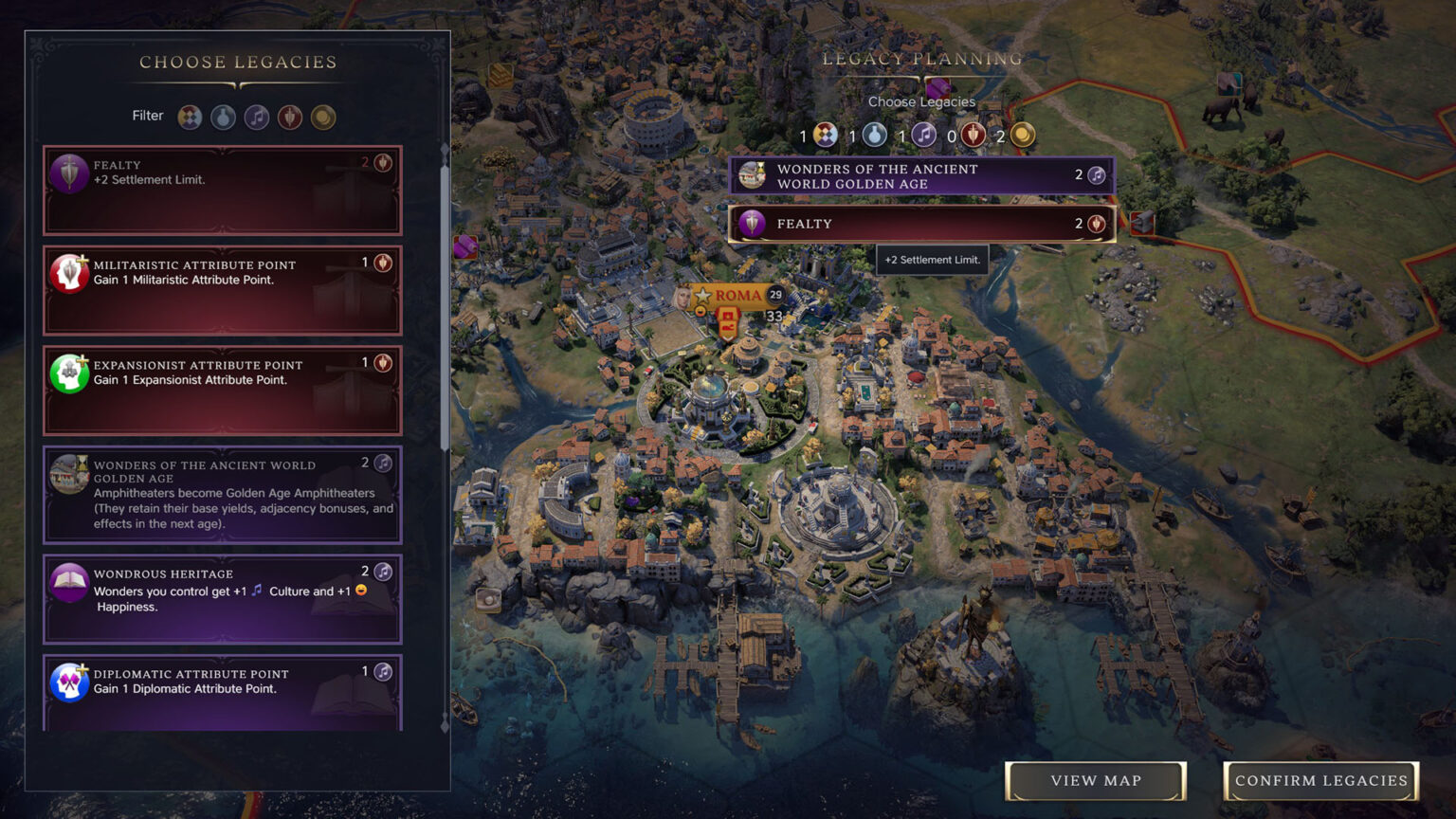Filter legacies by the culture music note icon
Image resolution: width=1456 pixels, height=819 pixels.
pos(256,117)
